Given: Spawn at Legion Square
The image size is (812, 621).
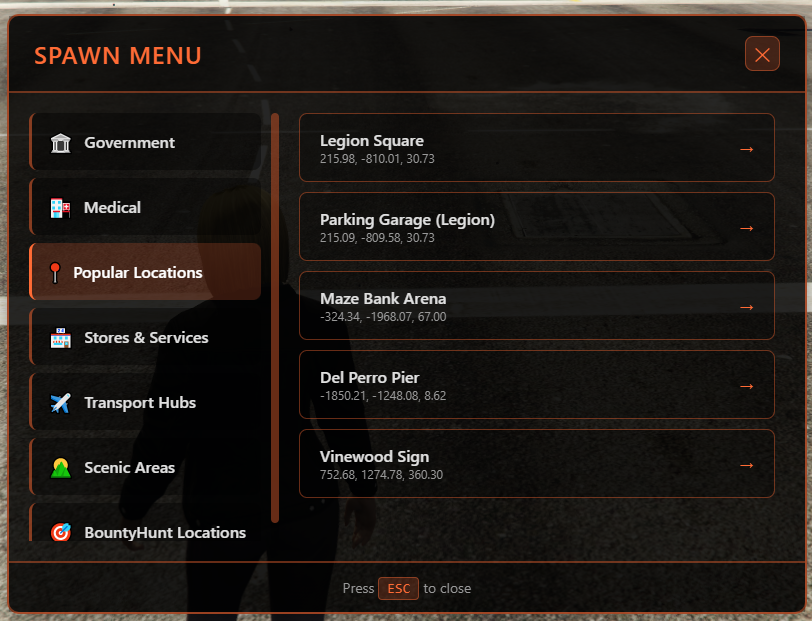Looking at the screenshot, I should [536, 148].
